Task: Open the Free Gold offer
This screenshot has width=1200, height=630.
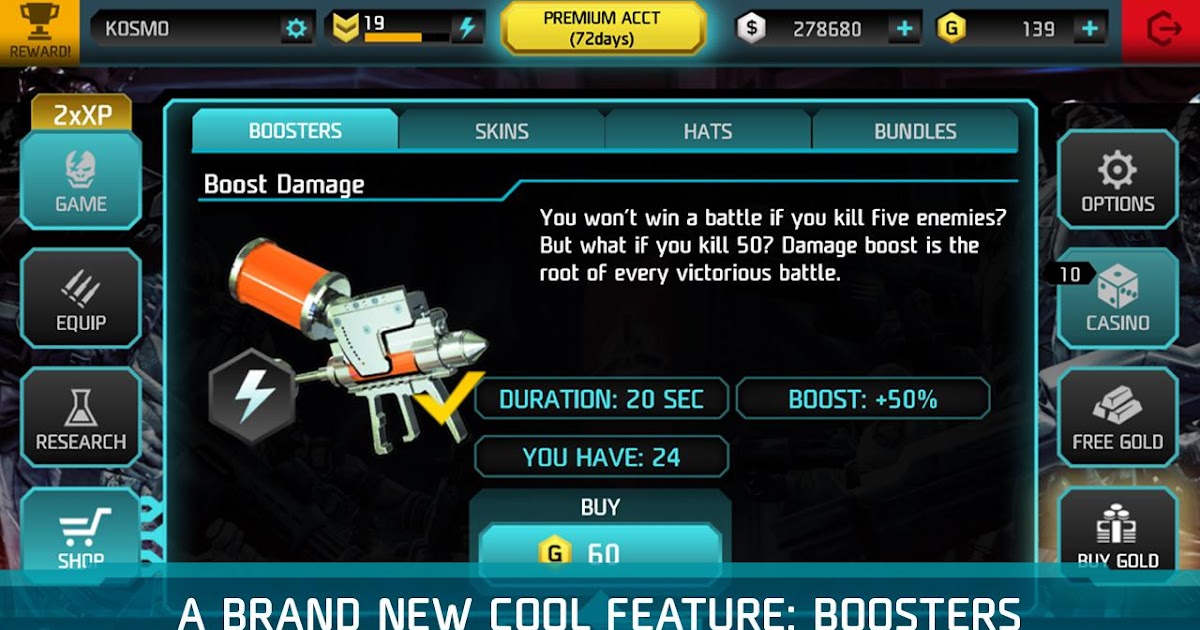Action: 1117,418
